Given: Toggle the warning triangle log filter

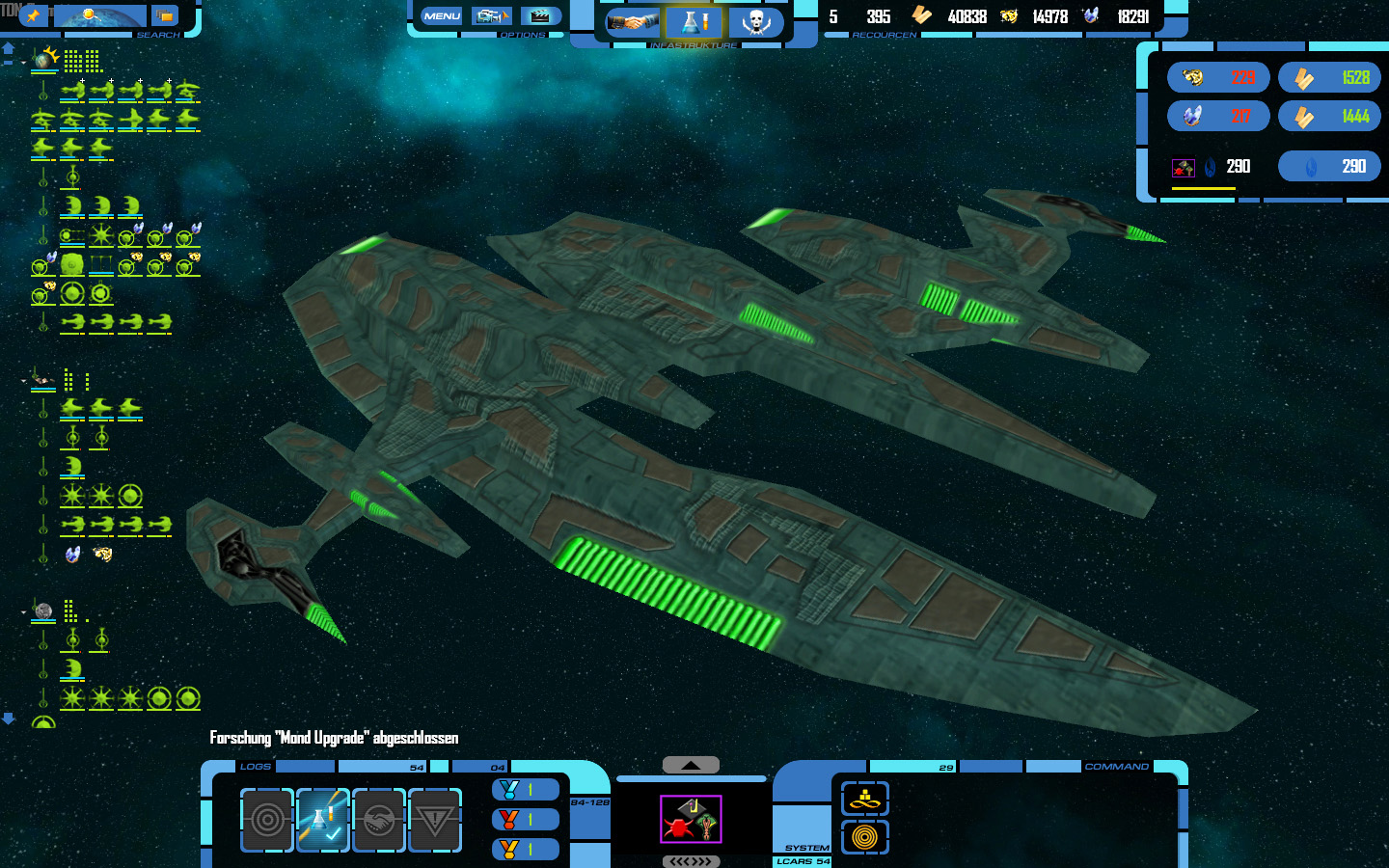Looking at the screenshot, I should [x=435, y=820].
